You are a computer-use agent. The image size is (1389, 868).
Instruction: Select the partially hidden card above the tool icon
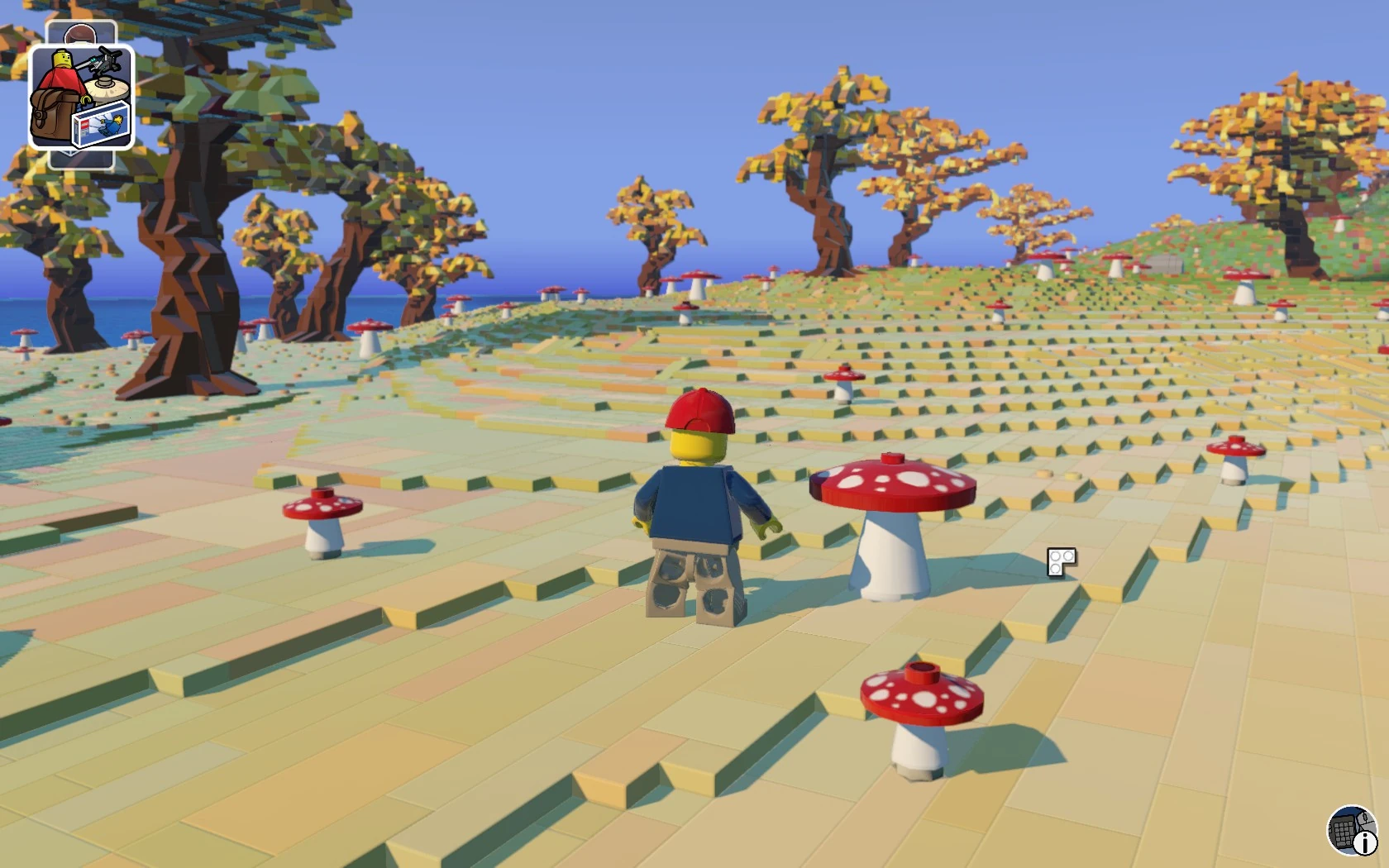coord(80,33)
